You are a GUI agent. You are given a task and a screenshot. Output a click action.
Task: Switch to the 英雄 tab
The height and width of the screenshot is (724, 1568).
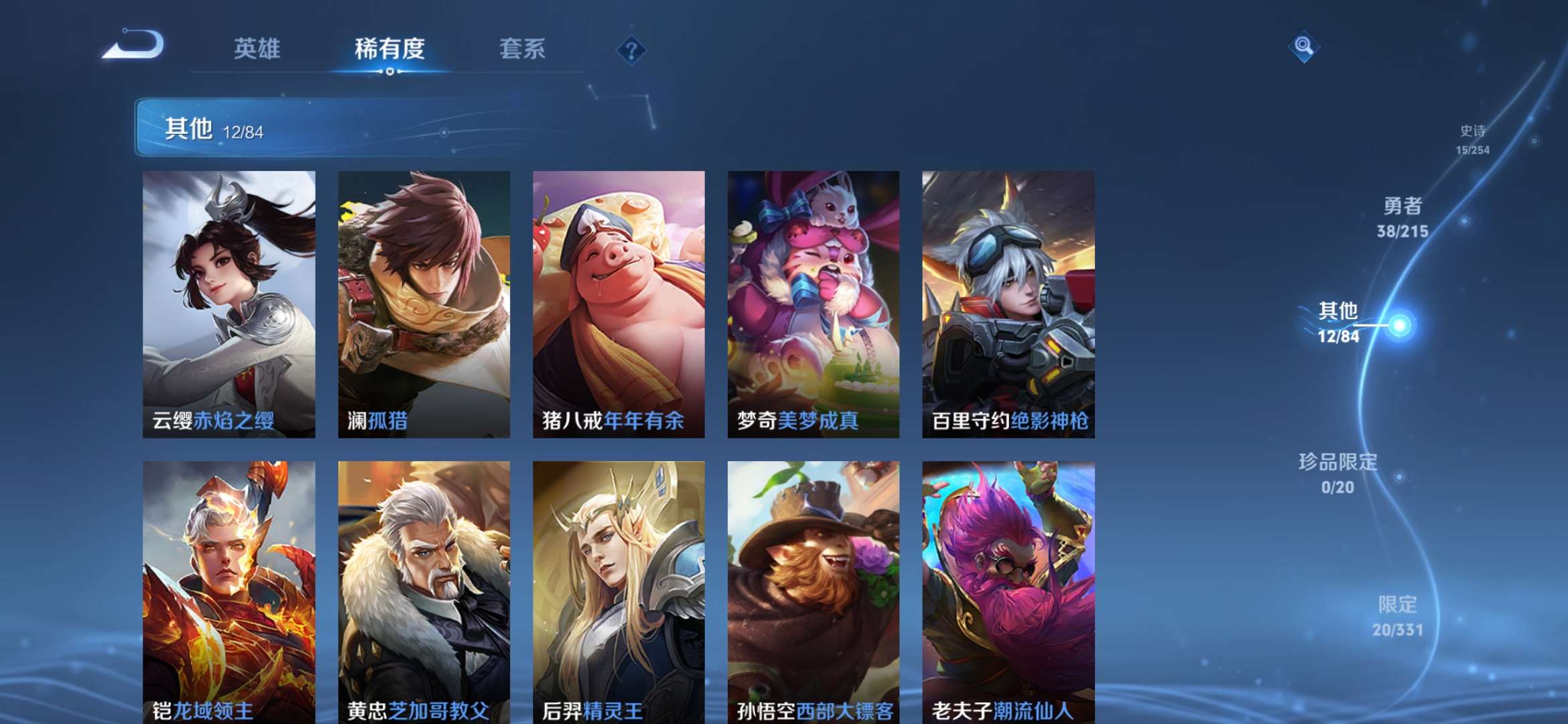tap(257, 49)
